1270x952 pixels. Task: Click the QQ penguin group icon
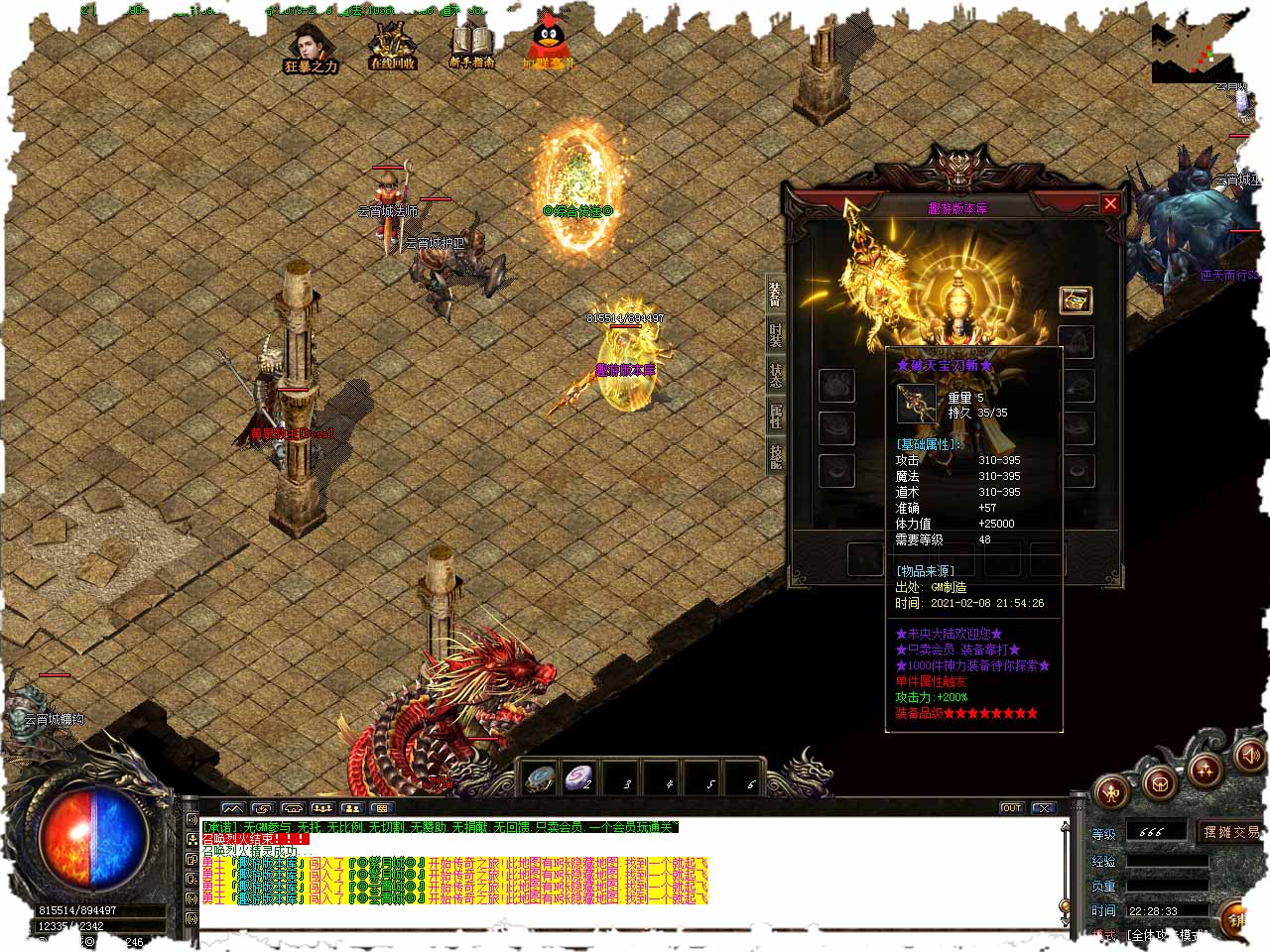click(x=548, y=46)
